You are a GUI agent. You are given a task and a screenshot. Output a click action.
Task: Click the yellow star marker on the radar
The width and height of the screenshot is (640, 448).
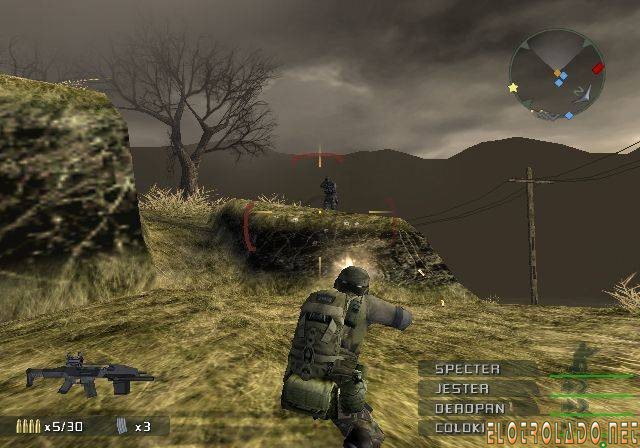514,88
